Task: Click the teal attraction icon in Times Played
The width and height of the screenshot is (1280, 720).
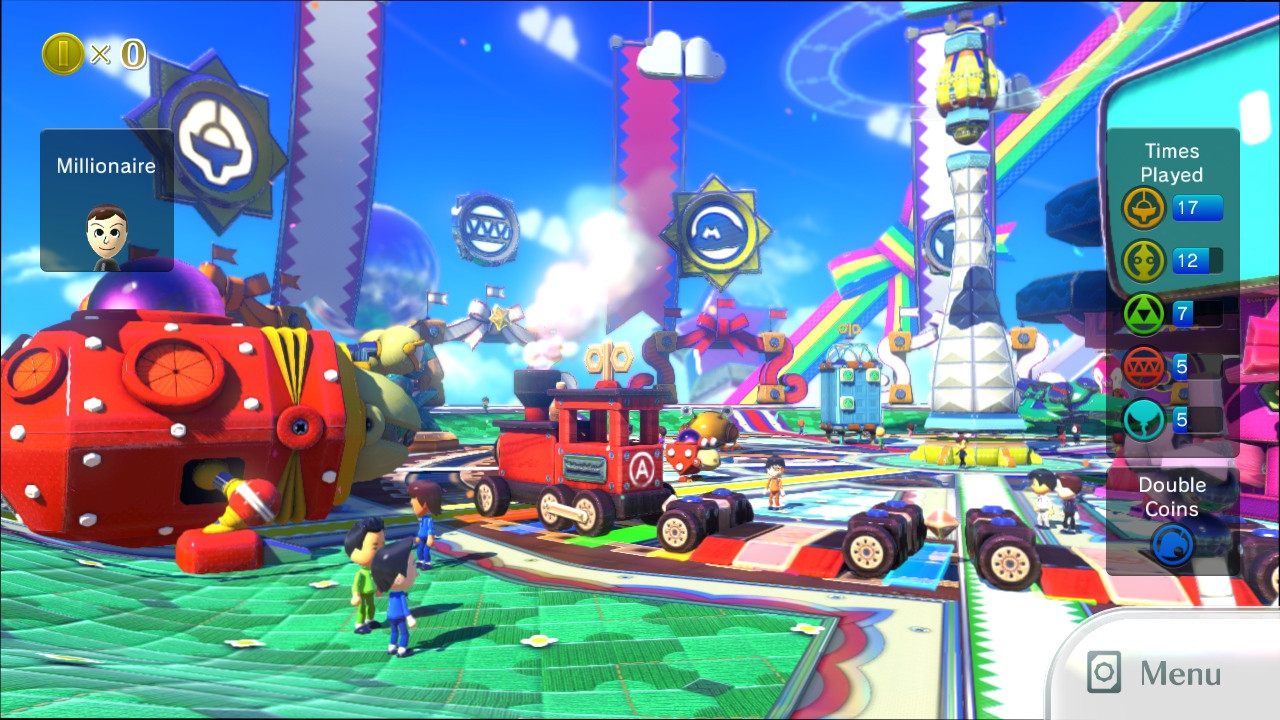Action: (x=1144, y=420)
